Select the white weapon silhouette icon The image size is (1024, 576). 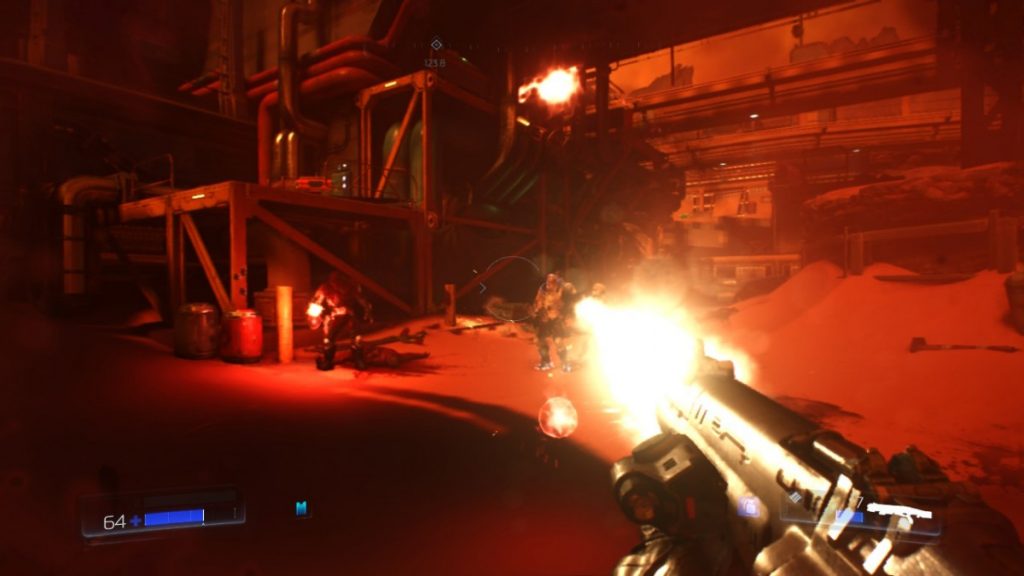pos(898,511)
